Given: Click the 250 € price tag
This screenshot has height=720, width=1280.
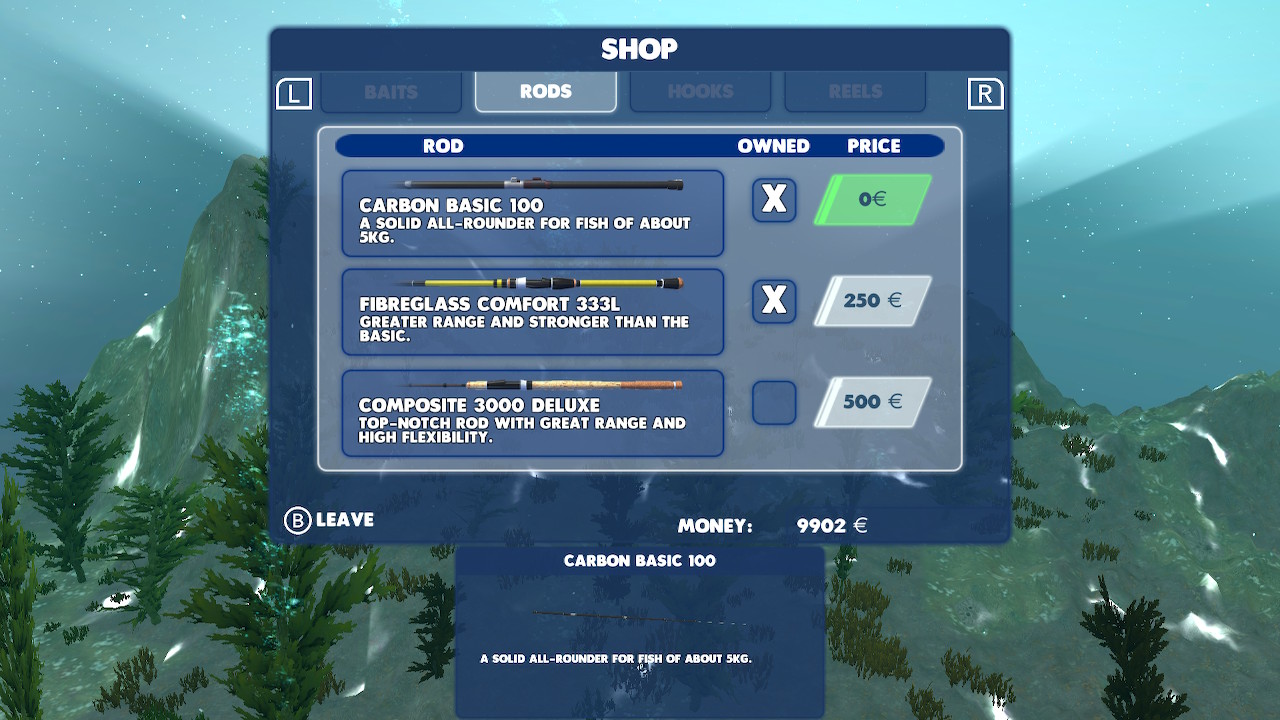Looking at the screenshot, I should tap(872, 300).
